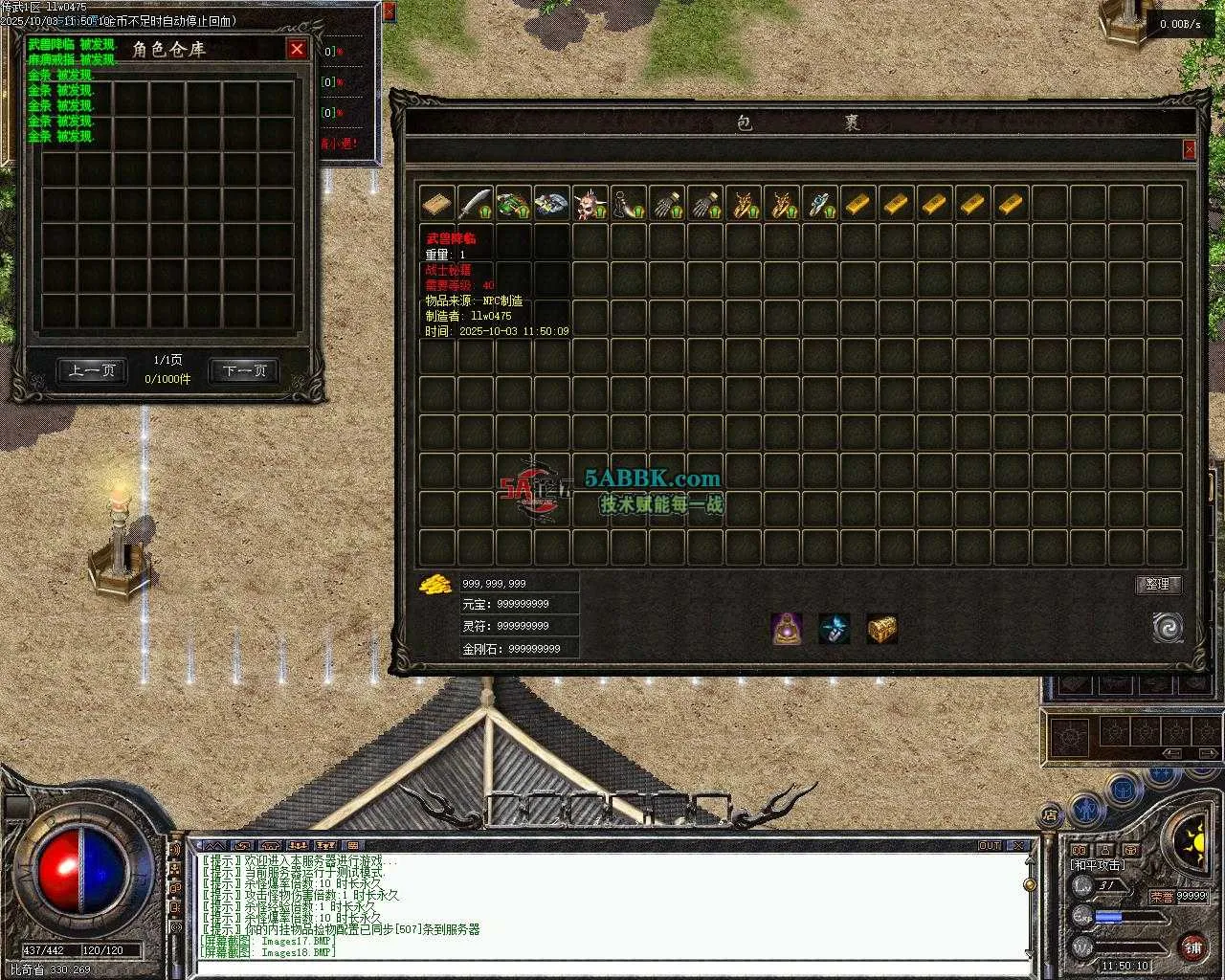
Task: Select the skill book item in bag
Action: 437,203
